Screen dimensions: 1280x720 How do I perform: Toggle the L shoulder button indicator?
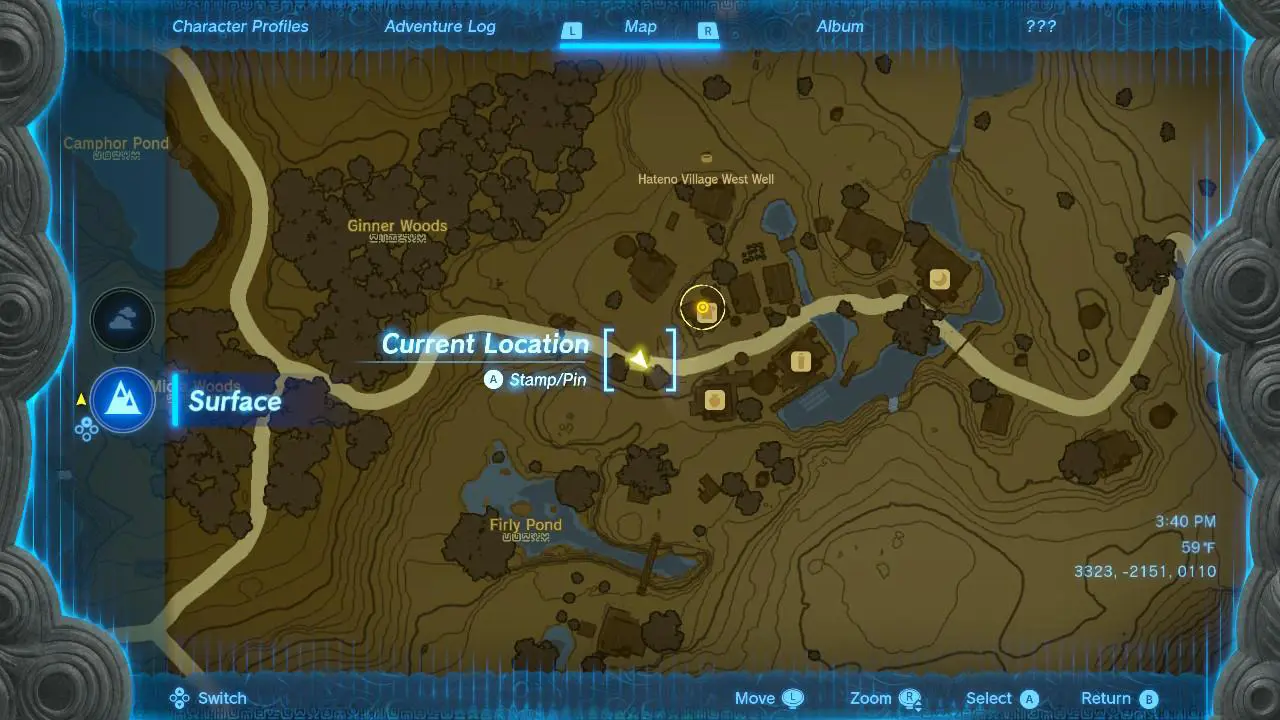click(x=572, y=31)
